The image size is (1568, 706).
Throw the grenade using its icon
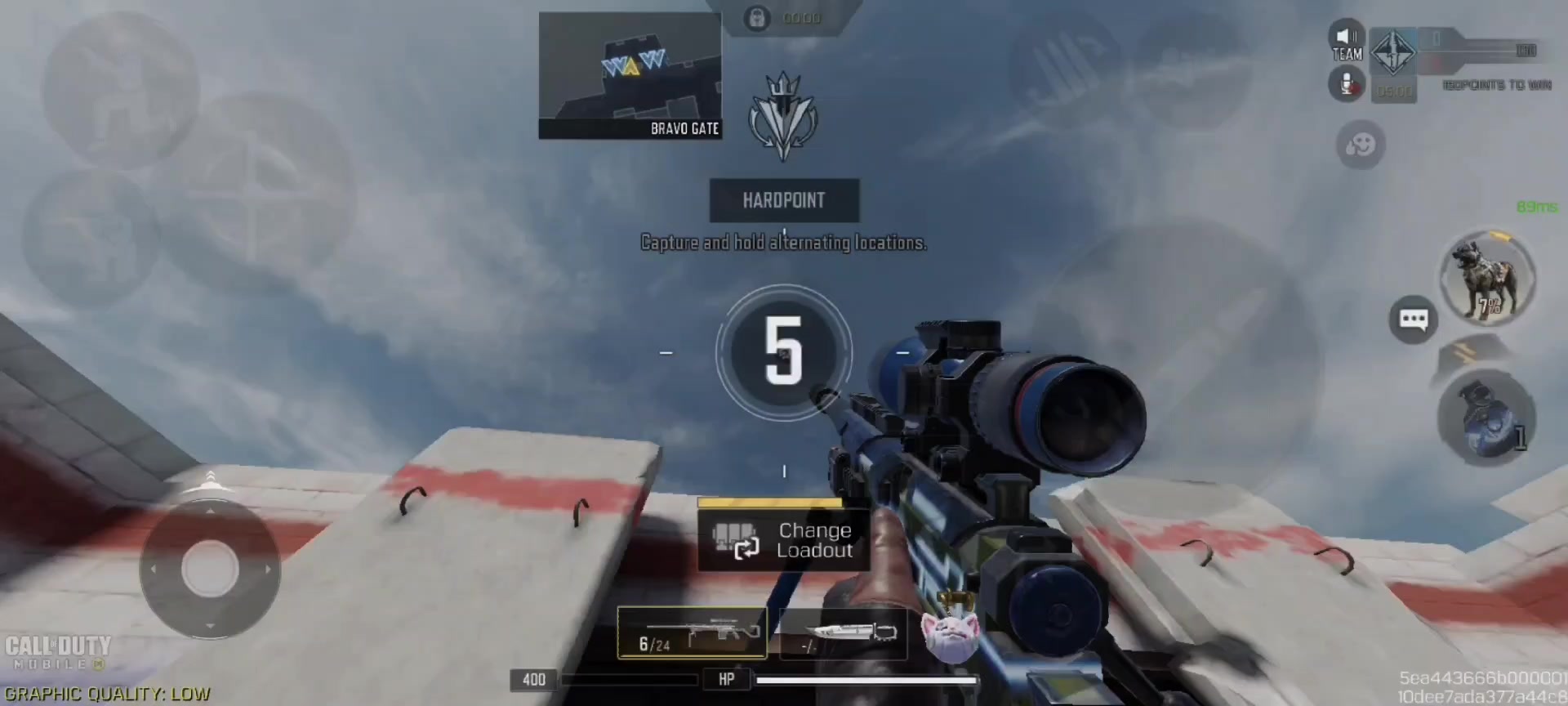tap(1486, 418)
